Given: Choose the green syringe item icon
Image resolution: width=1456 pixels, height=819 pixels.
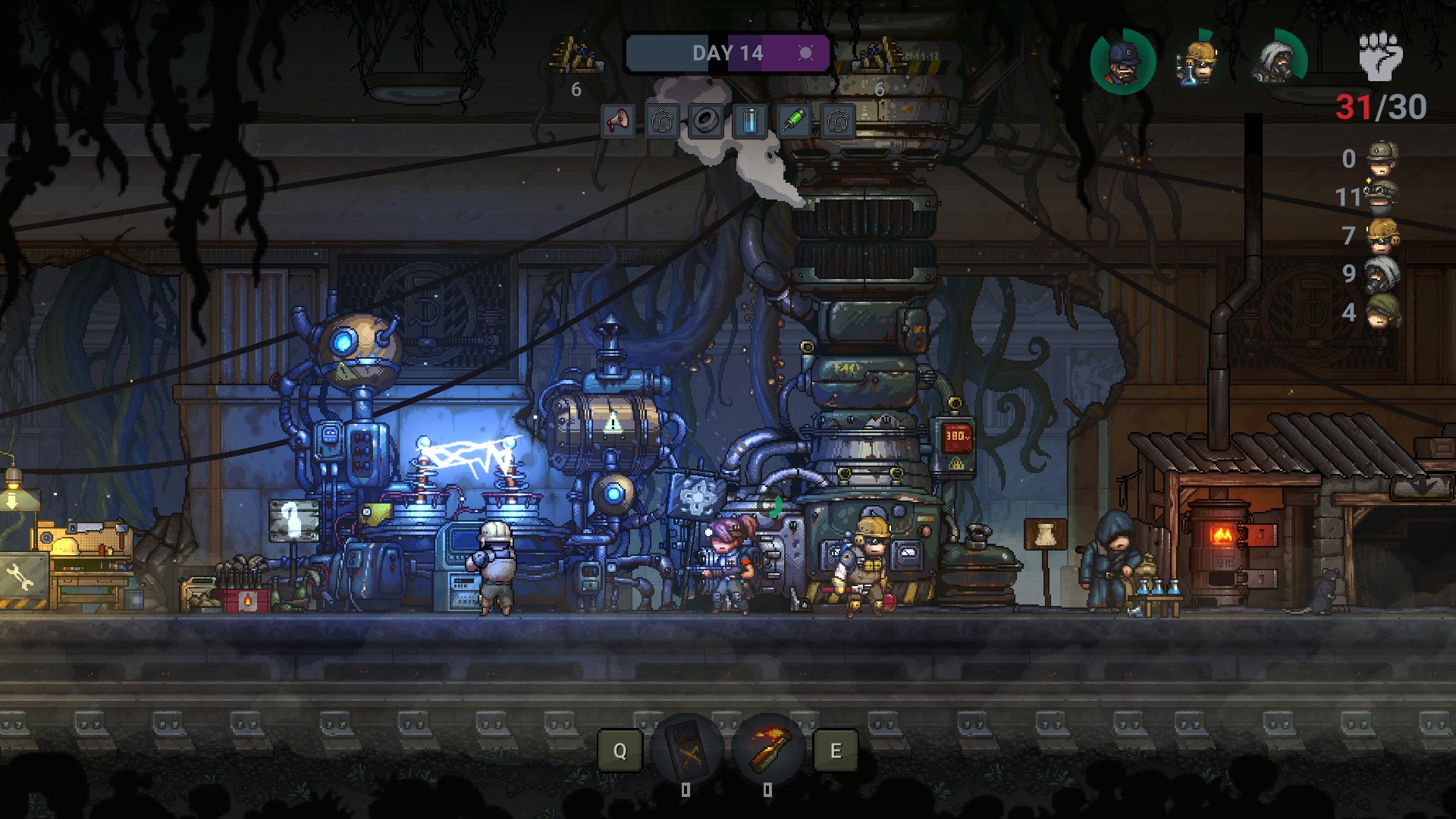Looking at the screenshot, I should click(794, 121).
